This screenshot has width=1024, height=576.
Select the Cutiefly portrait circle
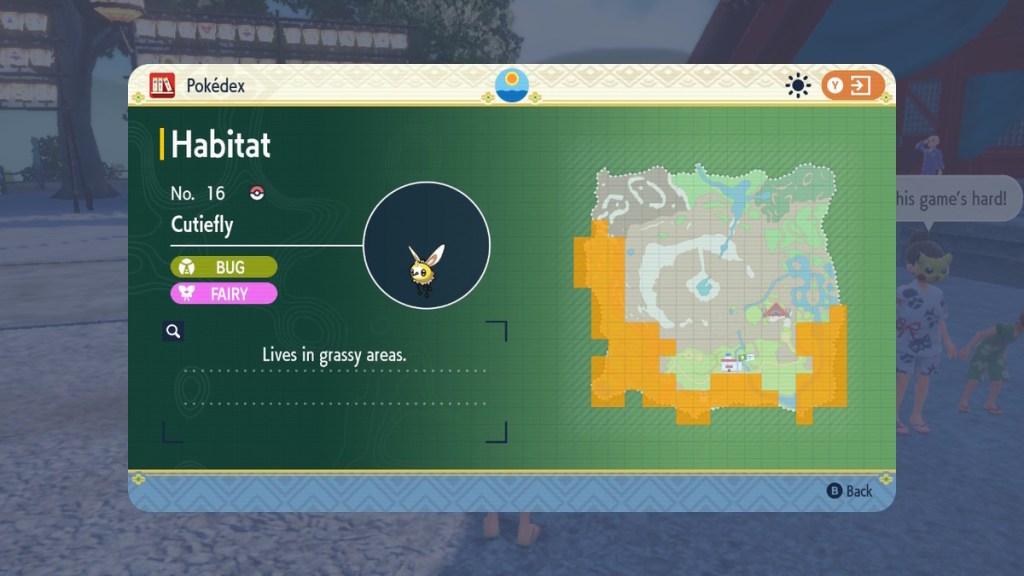coord(426,245)
